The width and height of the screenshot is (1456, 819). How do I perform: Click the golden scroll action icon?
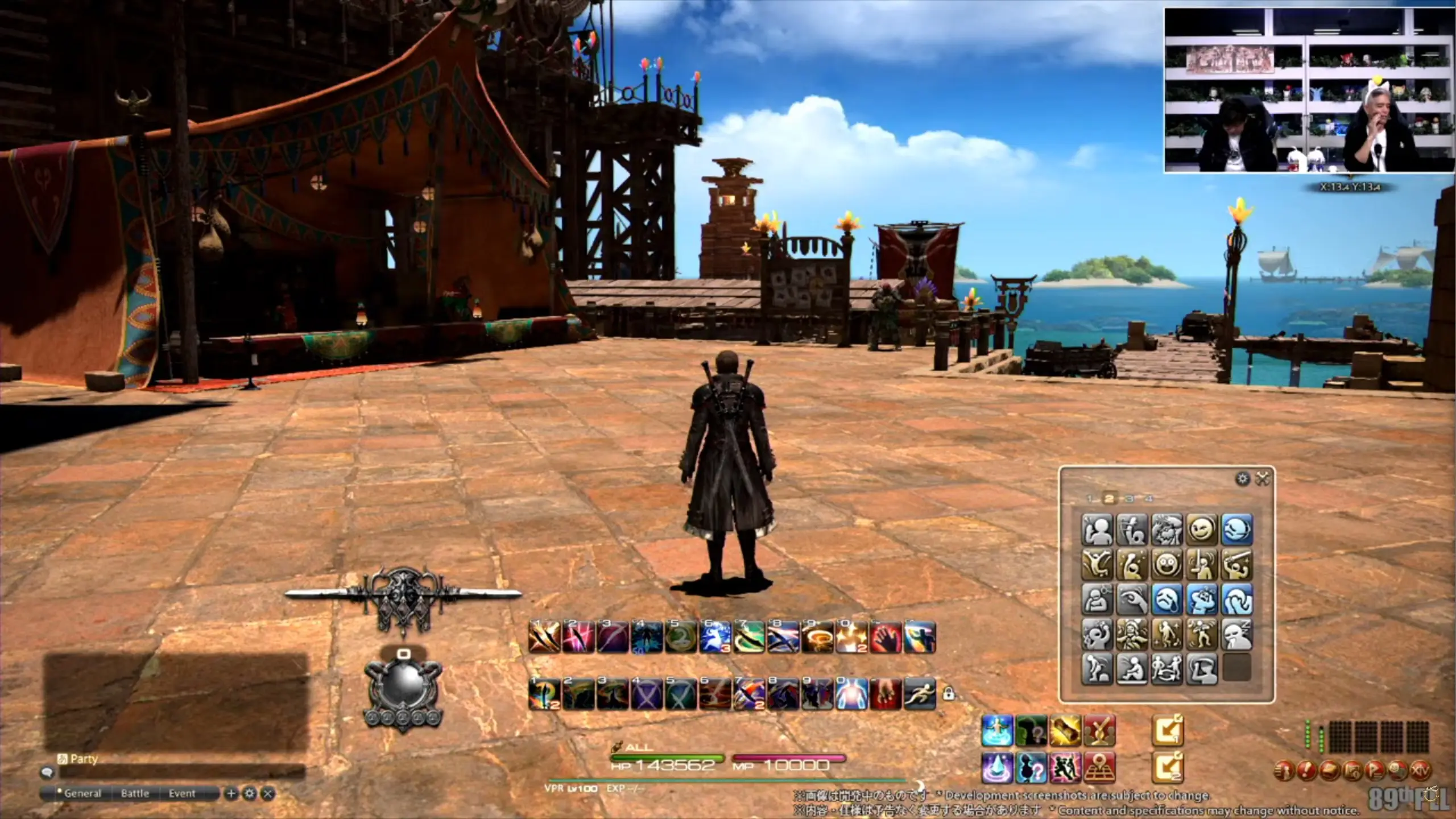click(x=1065, y=731)
